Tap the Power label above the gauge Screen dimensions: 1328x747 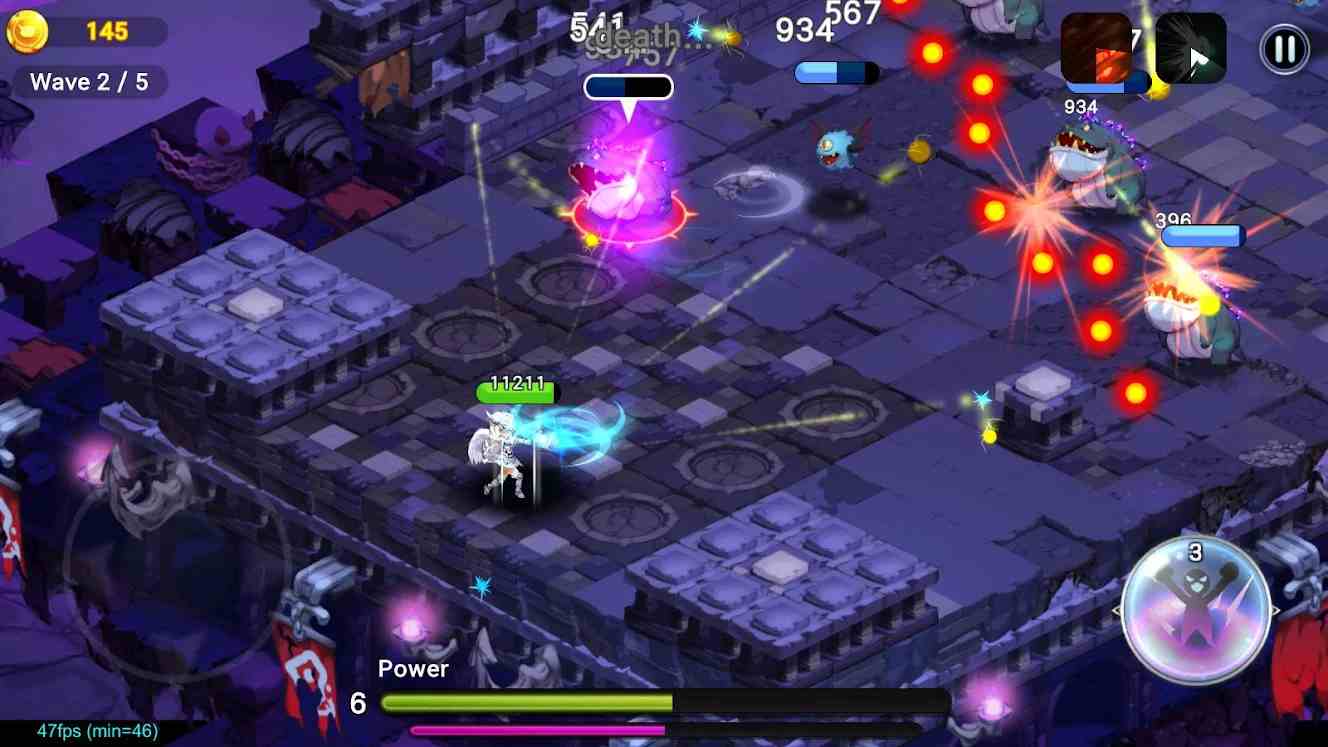point(413,669)
